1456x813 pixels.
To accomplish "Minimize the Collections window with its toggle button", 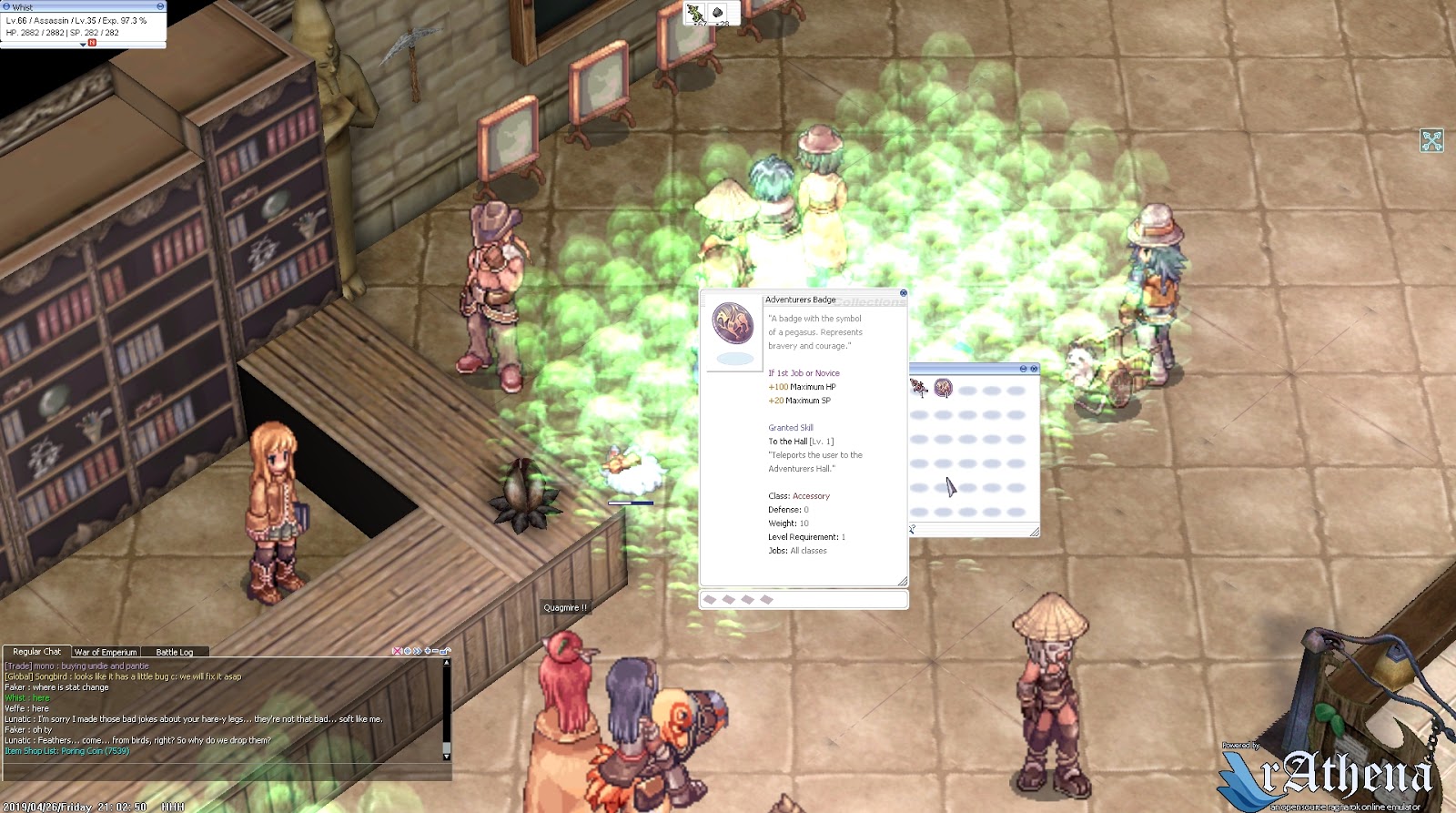I will [1023, 369].
